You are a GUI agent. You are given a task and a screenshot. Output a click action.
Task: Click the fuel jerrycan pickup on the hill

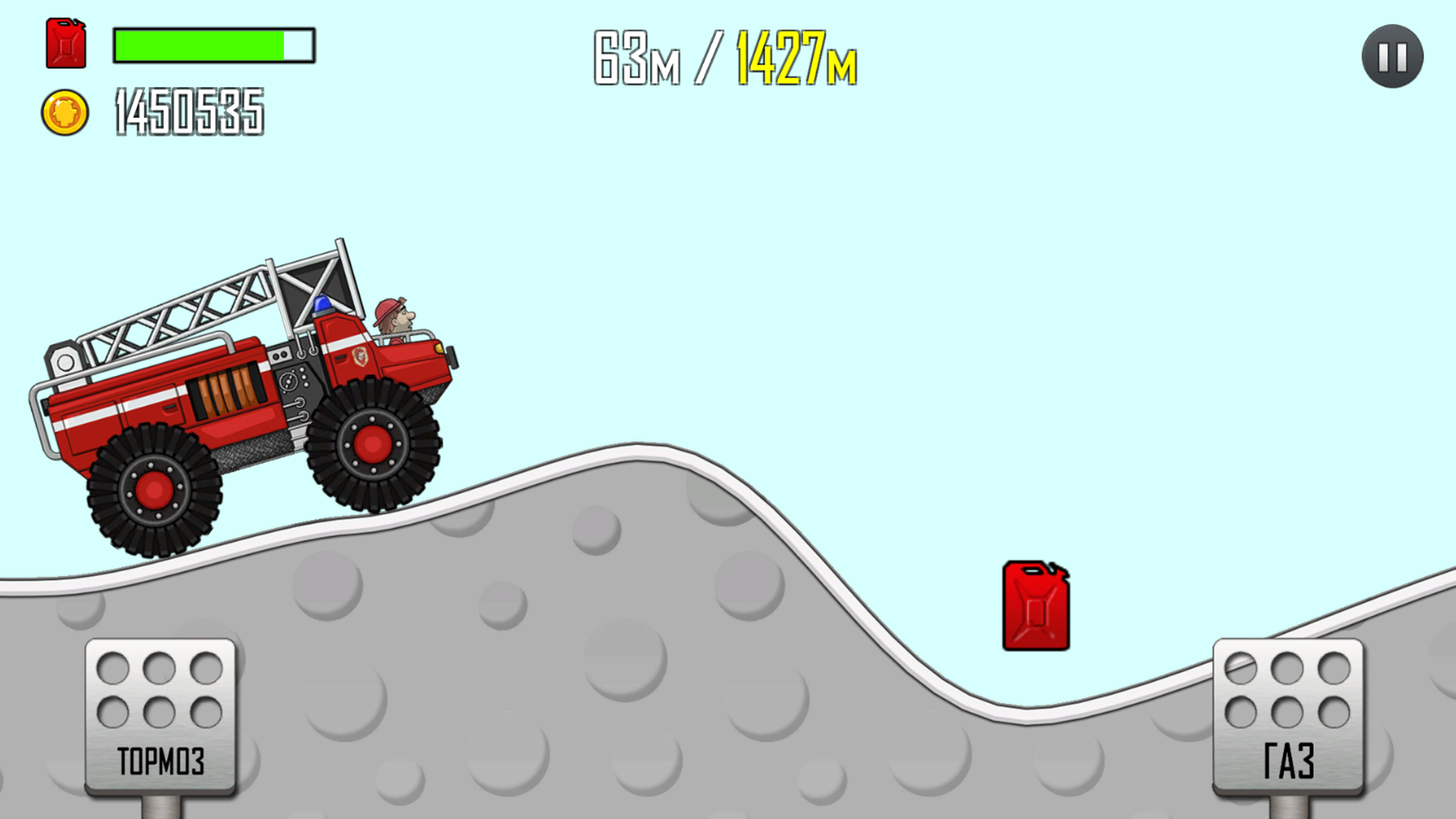click(1036, 606)
